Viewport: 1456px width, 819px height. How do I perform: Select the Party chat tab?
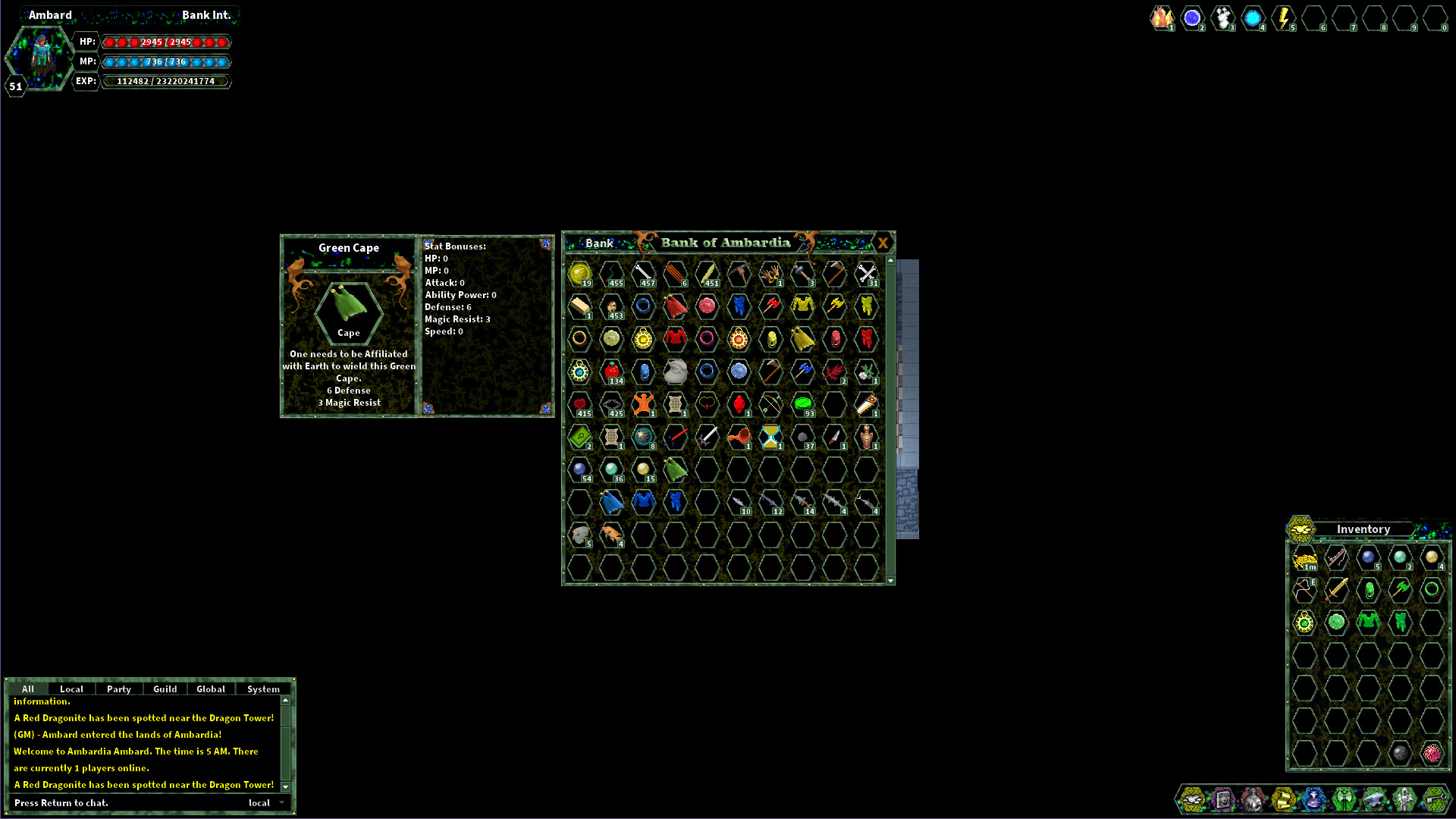(118, 689)
